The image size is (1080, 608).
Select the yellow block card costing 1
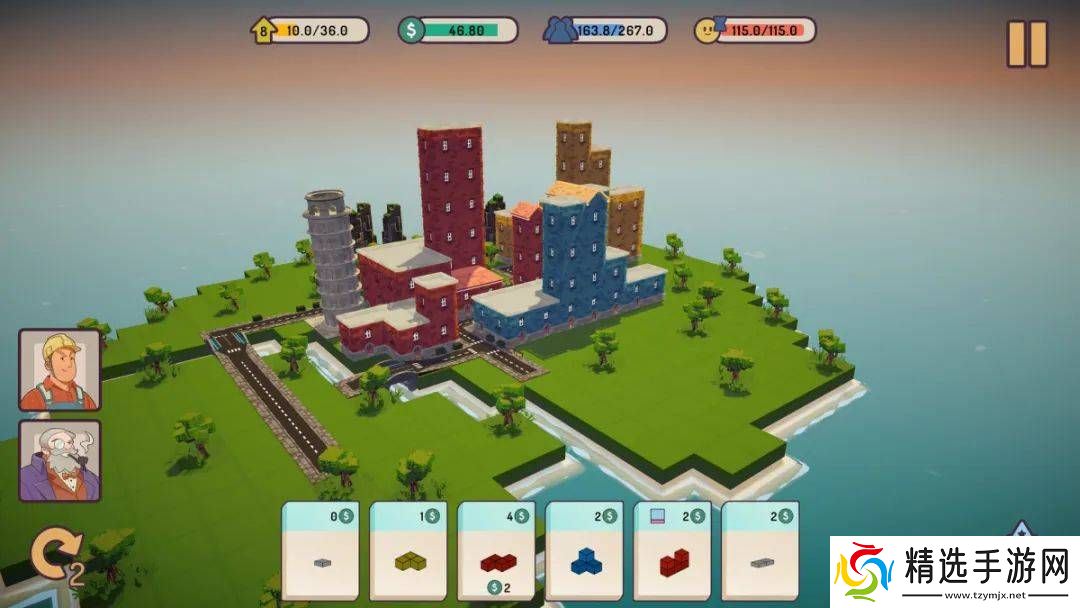tap(408, 550)
